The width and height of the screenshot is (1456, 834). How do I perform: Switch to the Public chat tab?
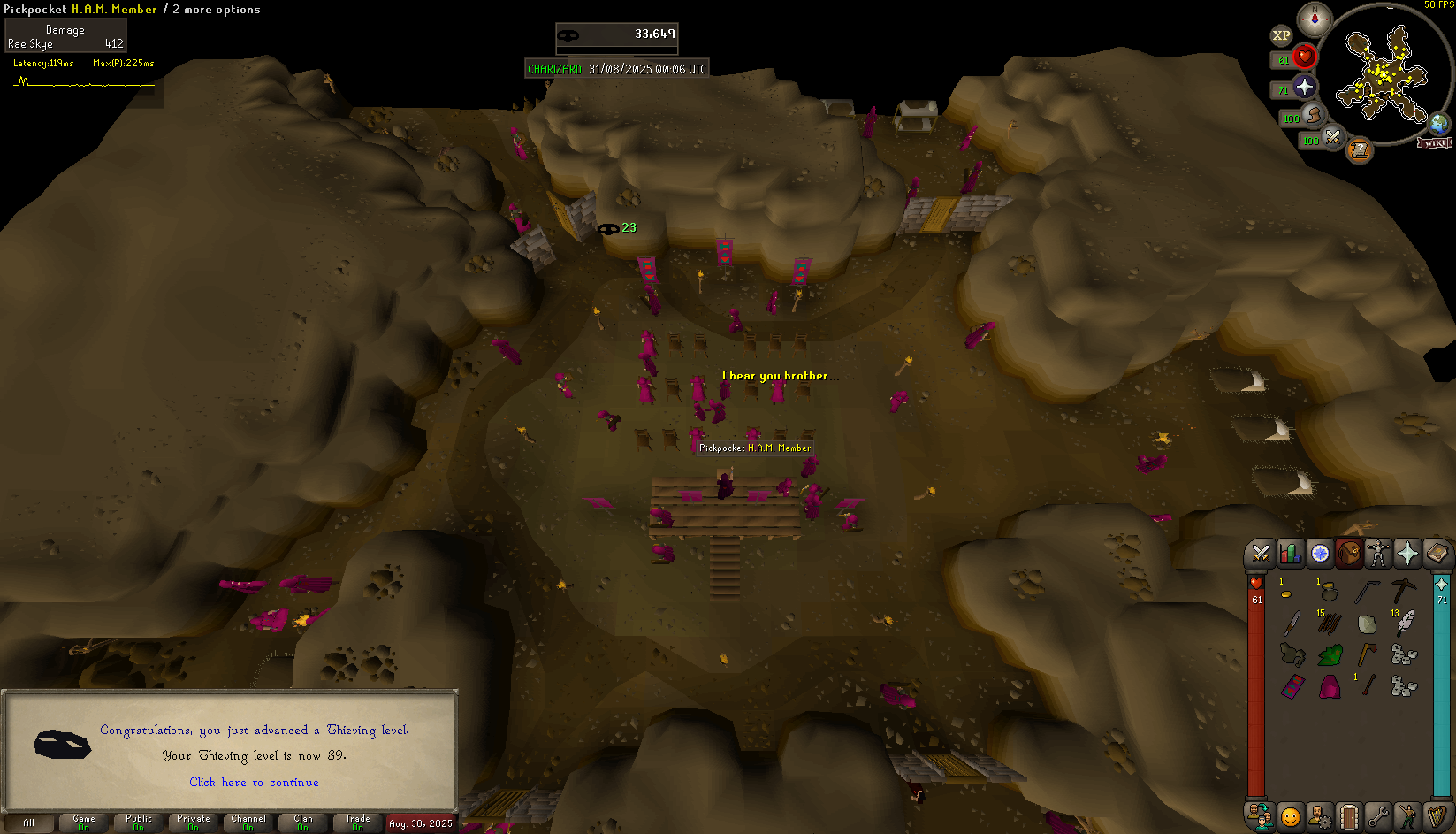click(139, 823)
